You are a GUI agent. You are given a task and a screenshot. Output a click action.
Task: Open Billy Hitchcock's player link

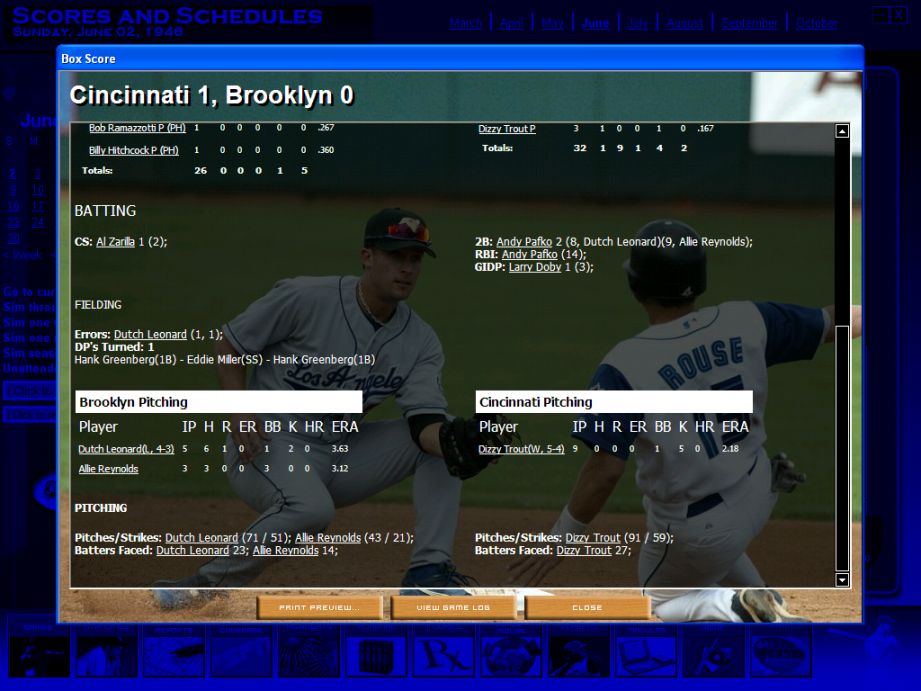(133, 150)
